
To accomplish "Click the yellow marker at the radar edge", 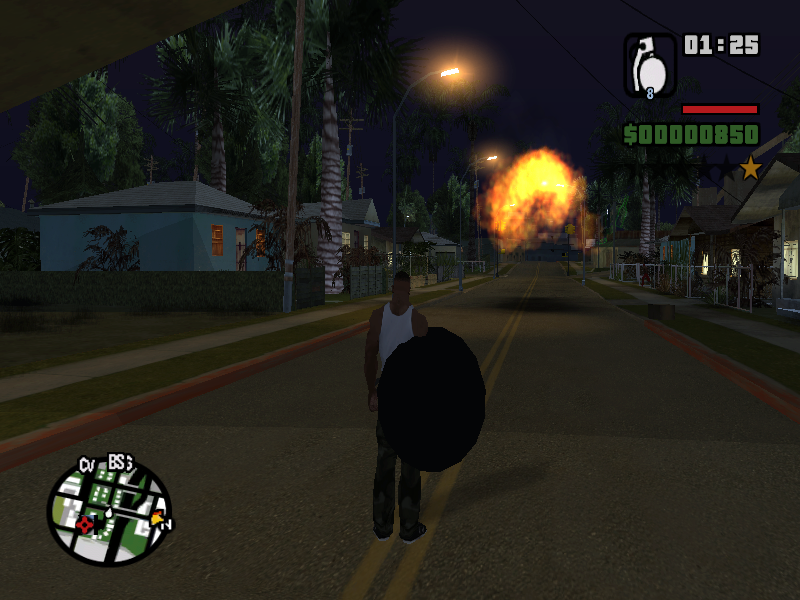I will tap(156, 518).
